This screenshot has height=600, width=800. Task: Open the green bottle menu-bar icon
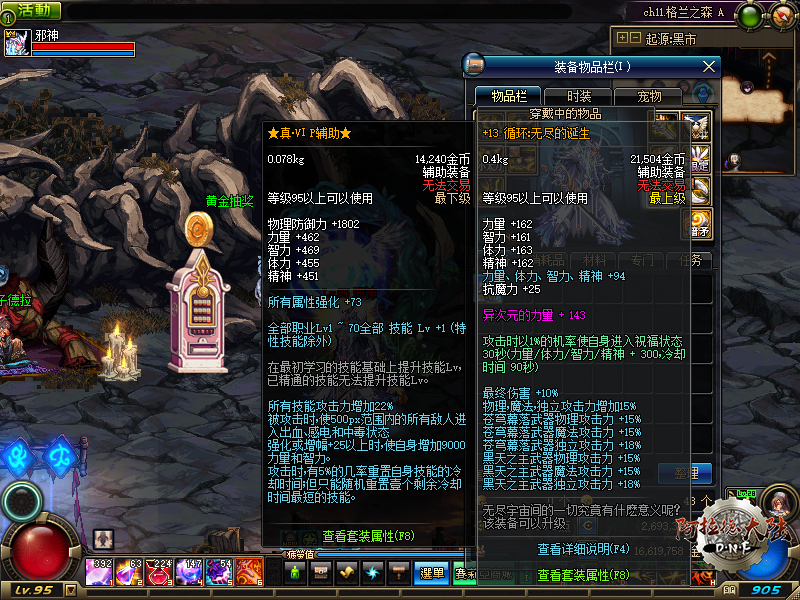[x=295, y=572]
